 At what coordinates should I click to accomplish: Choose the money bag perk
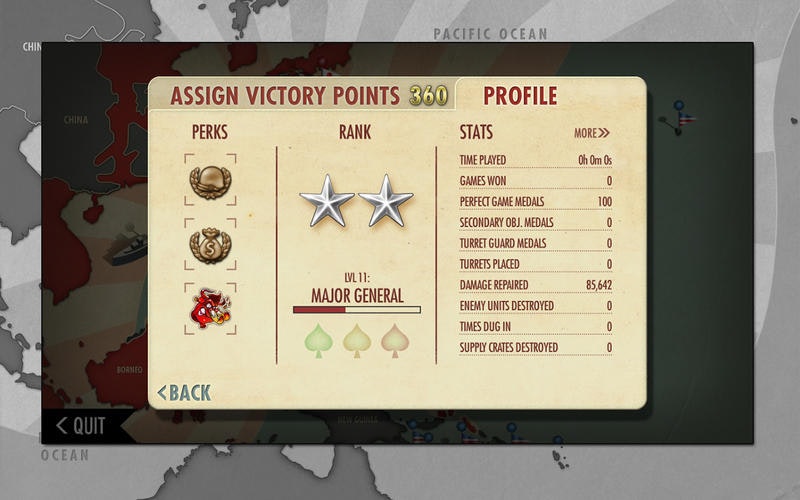point(210,245)
